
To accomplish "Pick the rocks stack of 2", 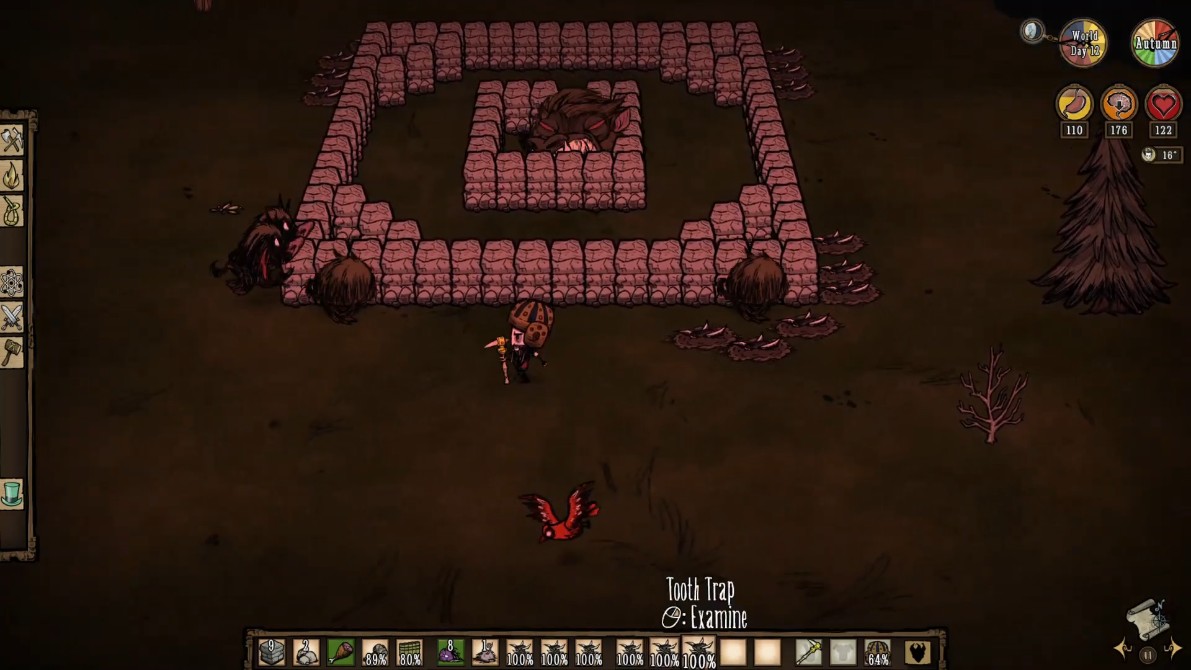I will coord(306,652).
